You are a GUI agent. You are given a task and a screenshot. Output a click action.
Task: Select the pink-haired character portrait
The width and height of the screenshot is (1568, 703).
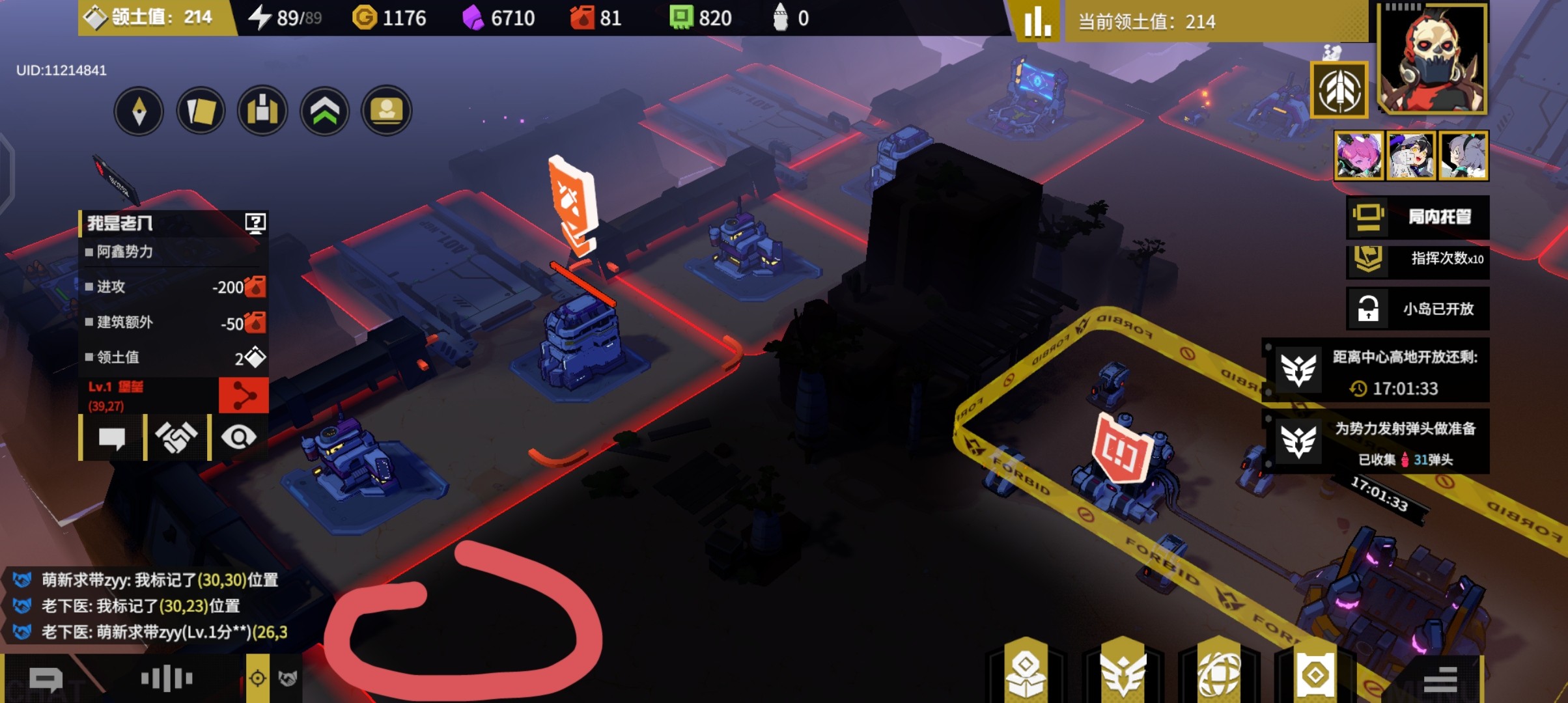[1358, 156]
